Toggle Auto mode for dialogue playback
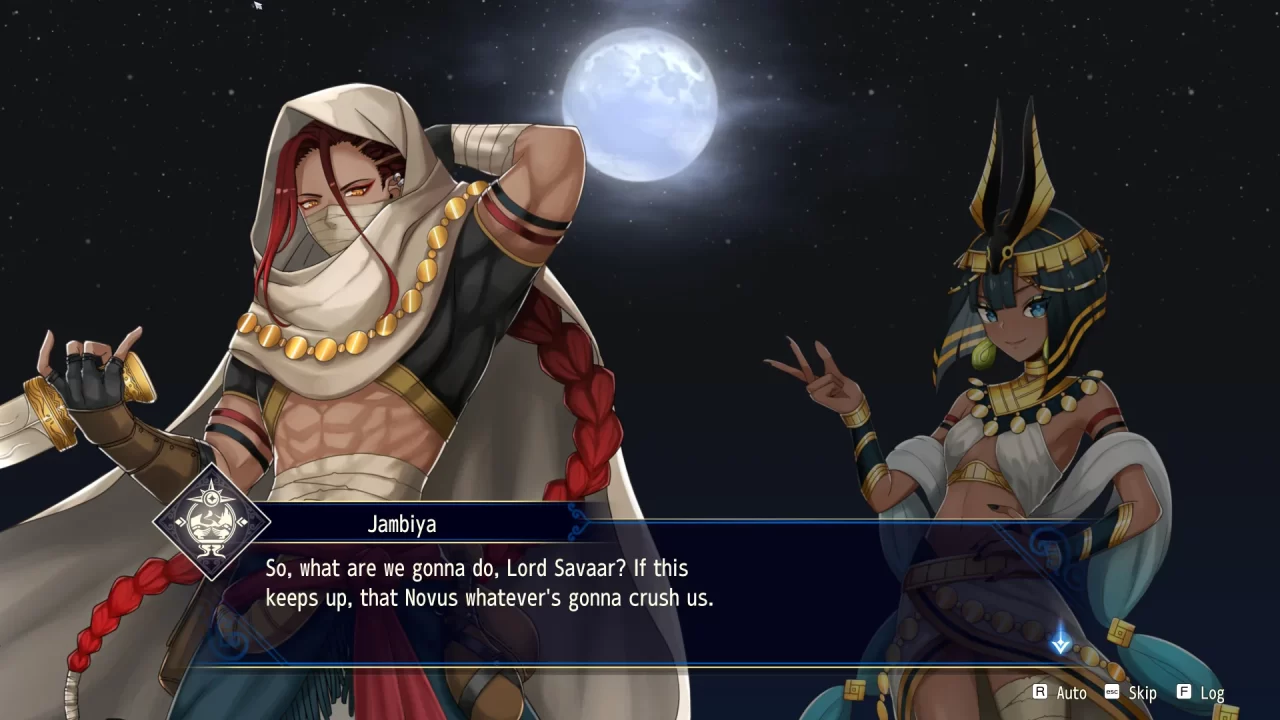1280x720 pixels. 1070,692
